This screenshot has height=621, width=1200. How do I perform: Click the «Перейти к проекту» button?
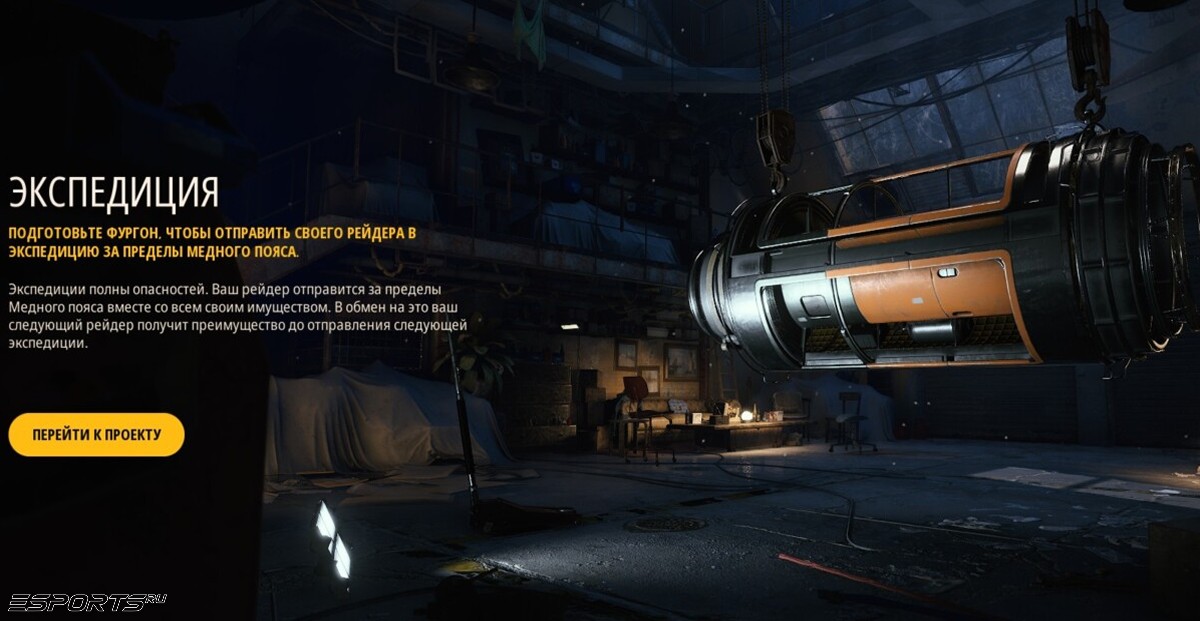96,435
